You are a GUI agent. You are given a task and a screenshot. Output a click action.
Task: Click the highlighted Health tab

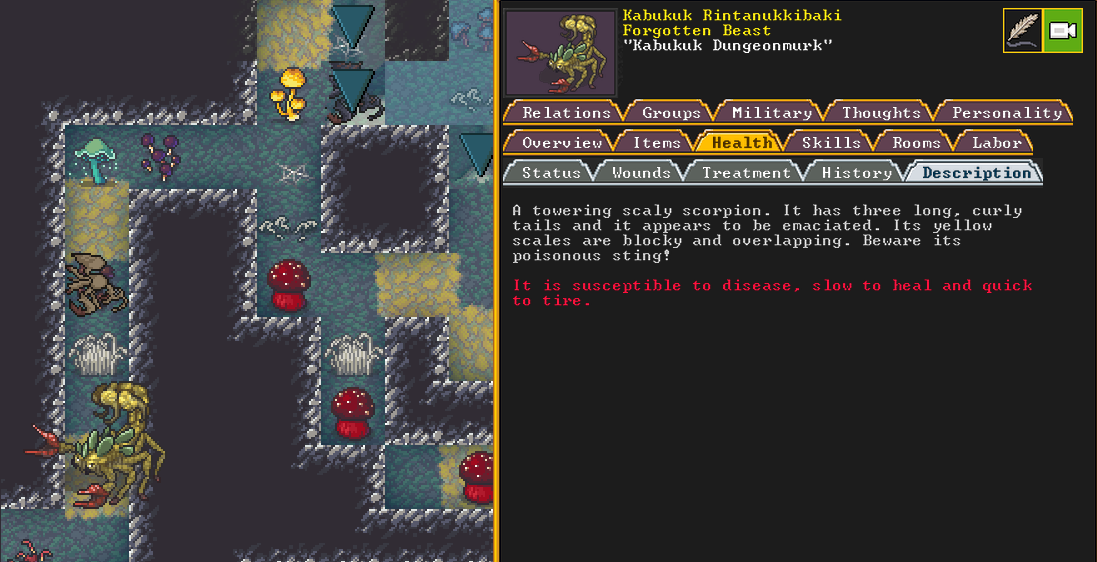[742, 143]
